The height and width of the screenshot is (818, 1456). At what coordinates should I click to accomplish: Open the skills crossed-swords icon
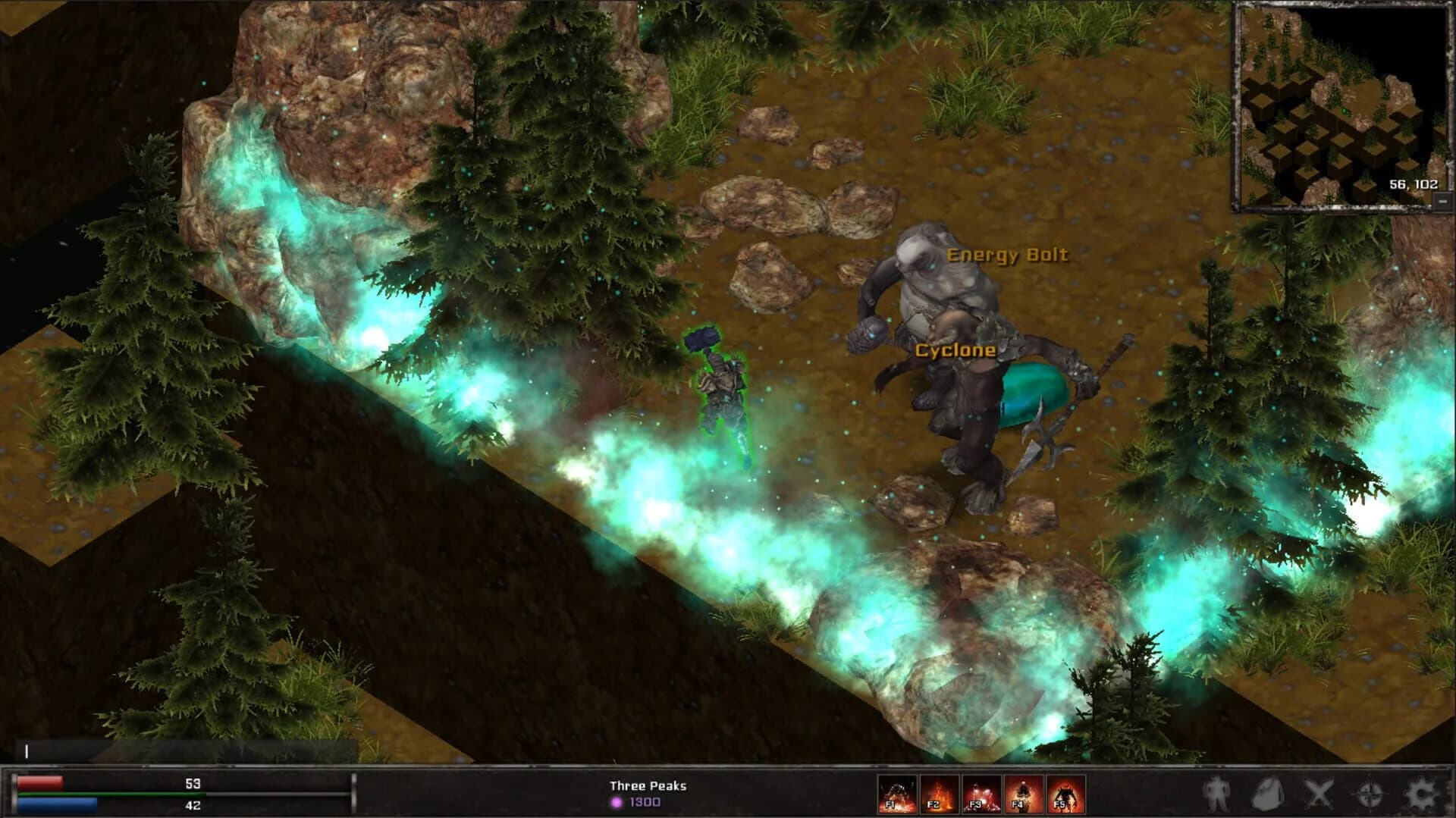[1319, 792]
